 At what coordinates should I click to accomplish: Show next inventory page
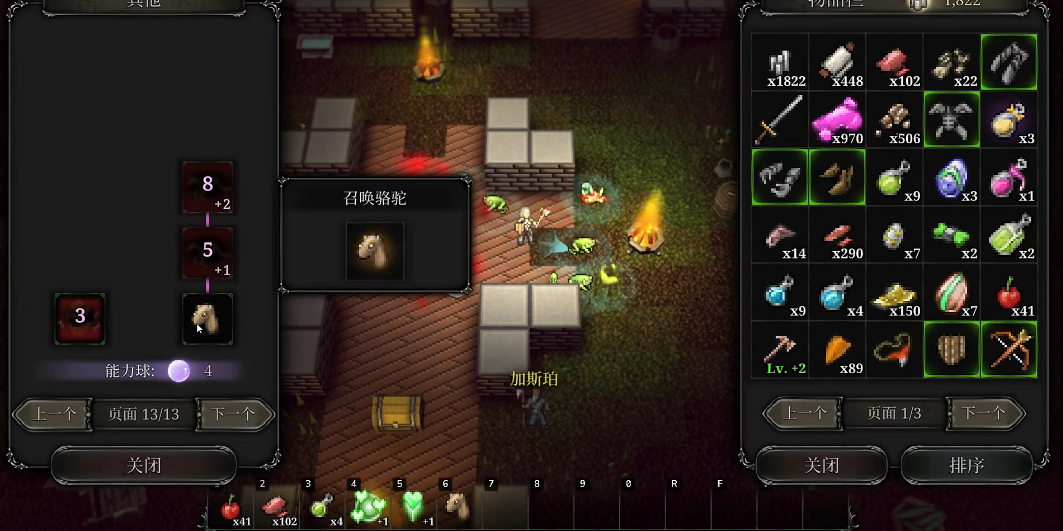point(984,413)
